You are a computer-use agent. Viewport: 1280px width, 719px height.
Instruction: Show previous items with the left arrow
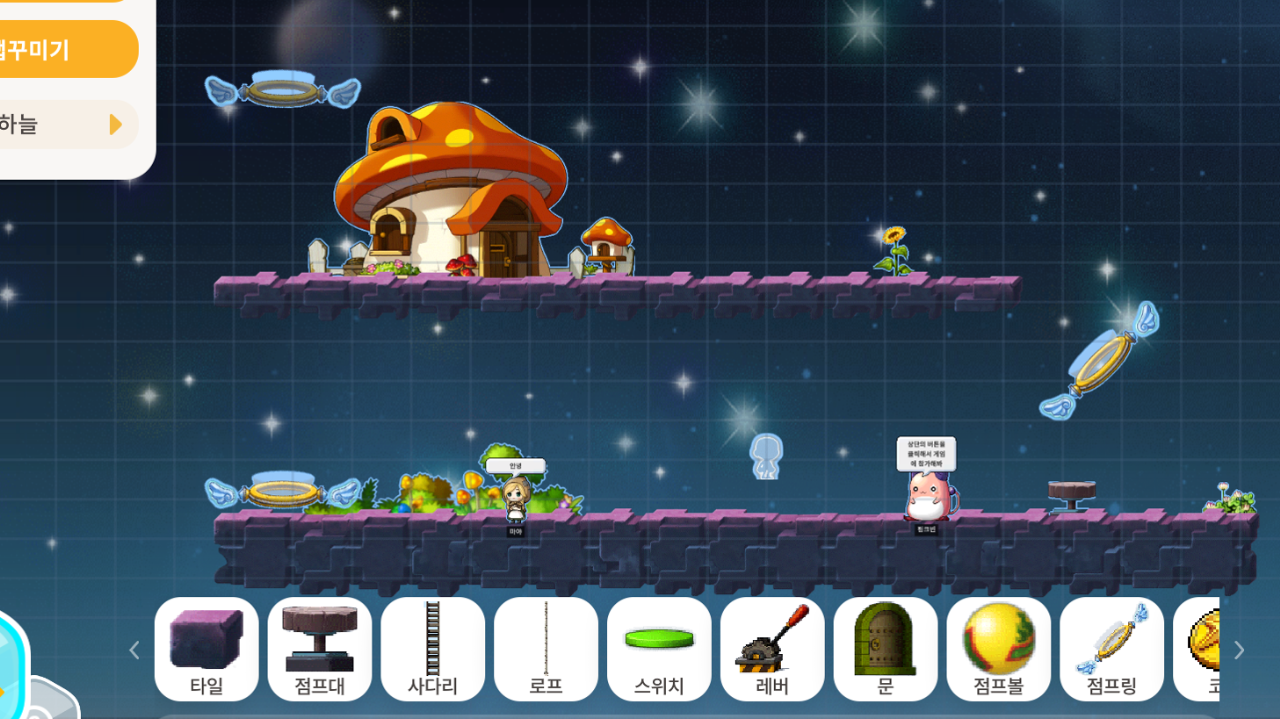(x=135, y=650)
